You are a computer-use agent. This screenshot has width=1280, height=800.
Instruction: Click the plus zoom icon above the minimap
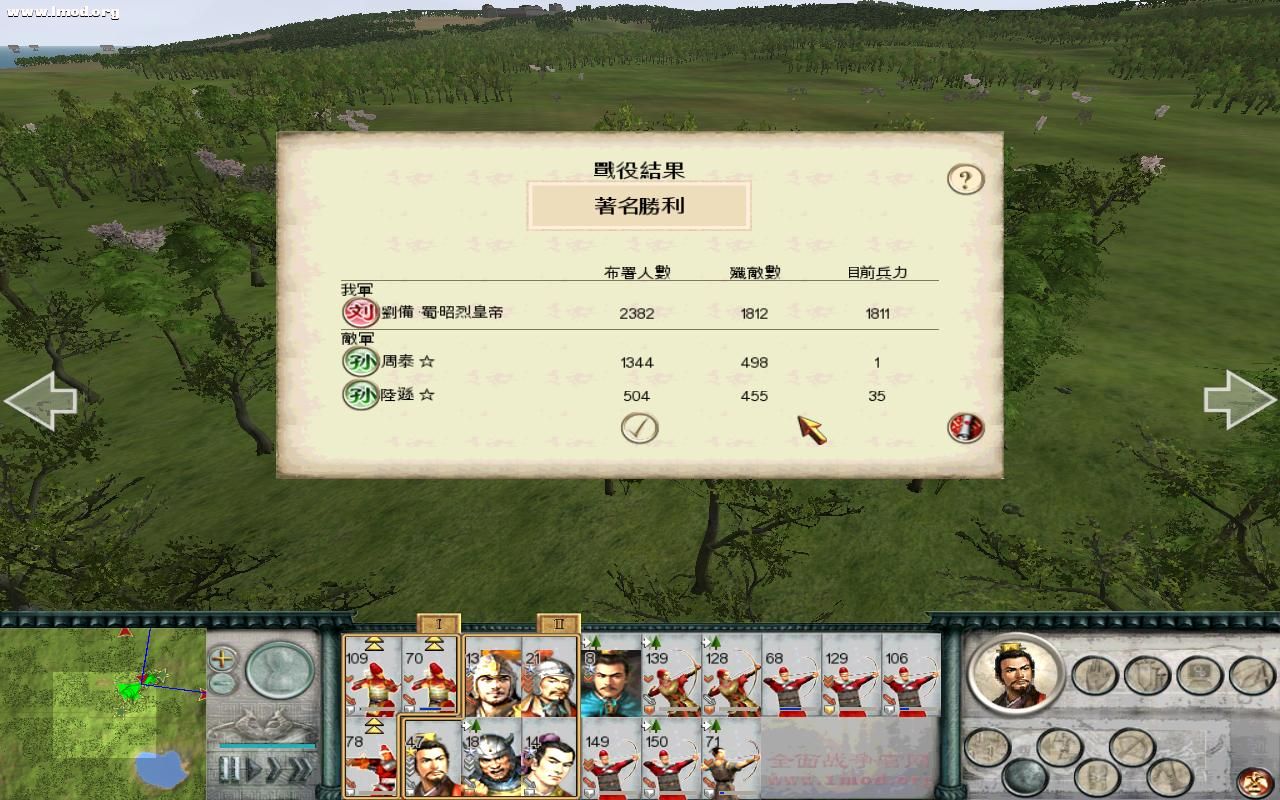click(x=221, y=658)
